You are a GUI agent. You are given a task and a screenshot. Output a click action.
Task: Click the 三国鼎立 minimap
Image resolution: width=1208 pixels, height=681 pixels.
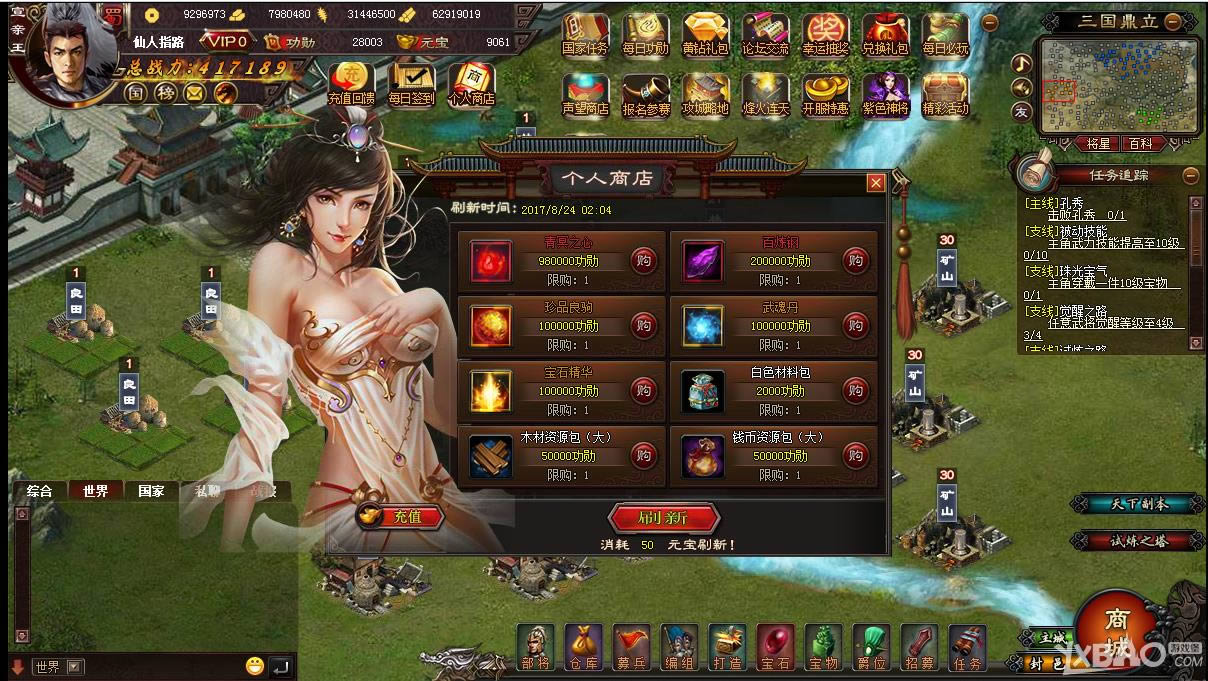tap(1117, 86)
